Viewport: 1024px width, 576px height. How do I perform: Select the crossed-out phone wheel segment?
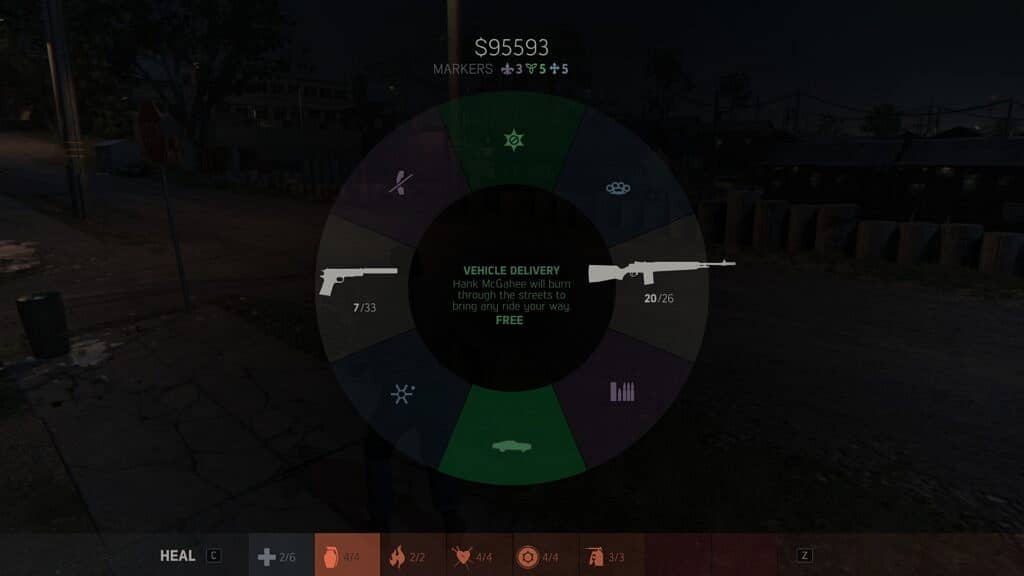(399, 183)
